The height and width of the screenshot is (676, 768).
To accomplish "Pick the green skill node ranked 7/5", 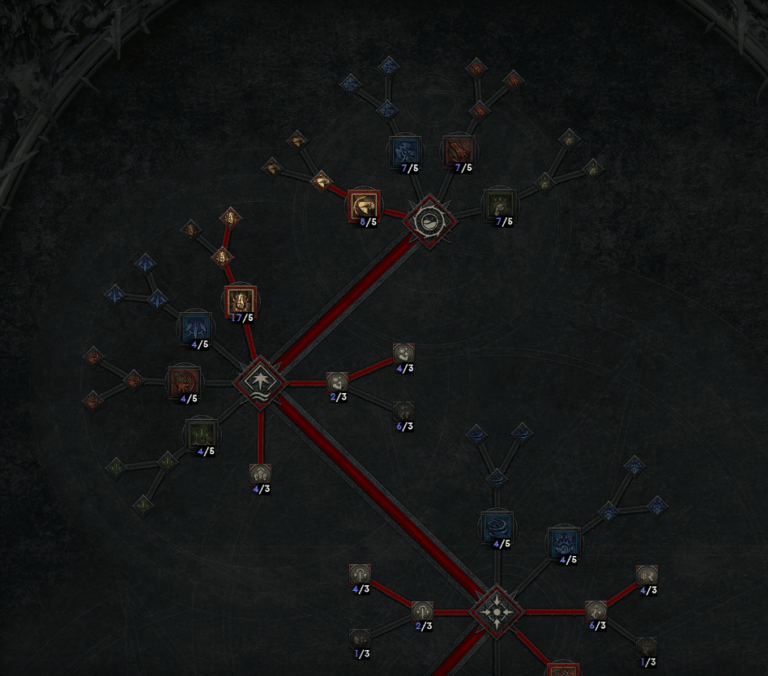I will (499, 205).
